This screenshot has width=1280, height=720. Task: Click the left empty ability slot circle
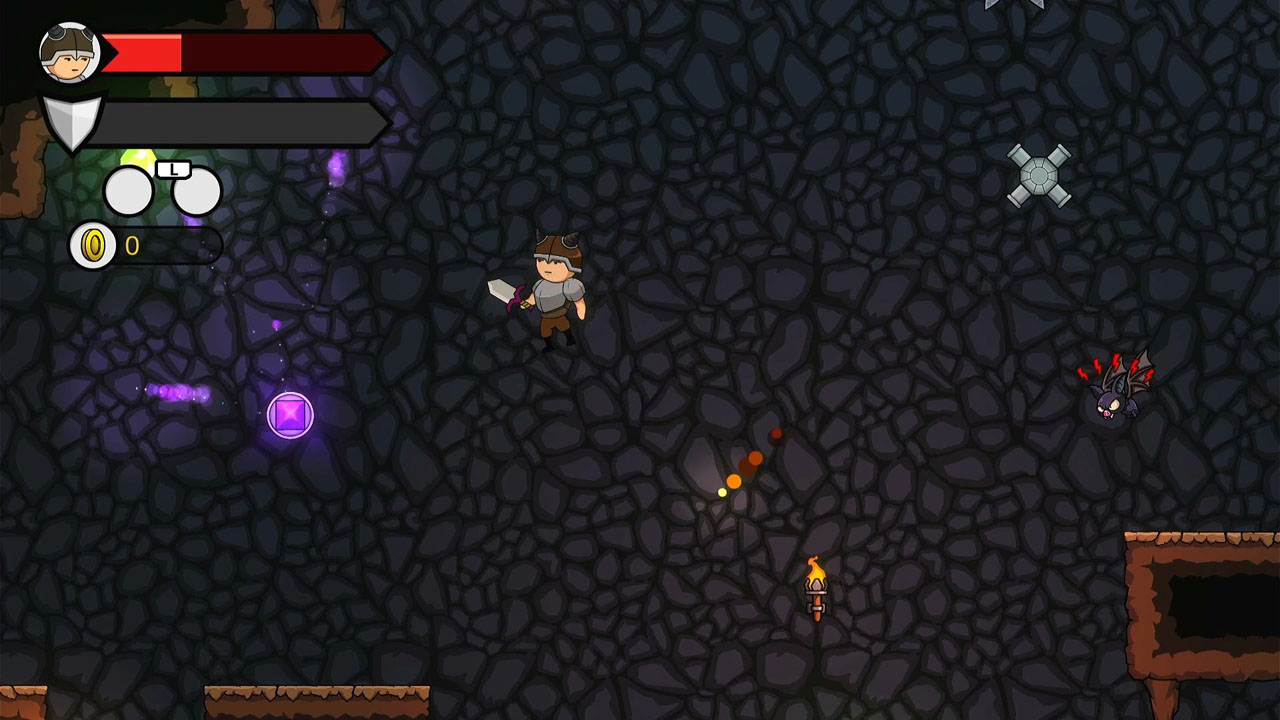pos(128,190)
